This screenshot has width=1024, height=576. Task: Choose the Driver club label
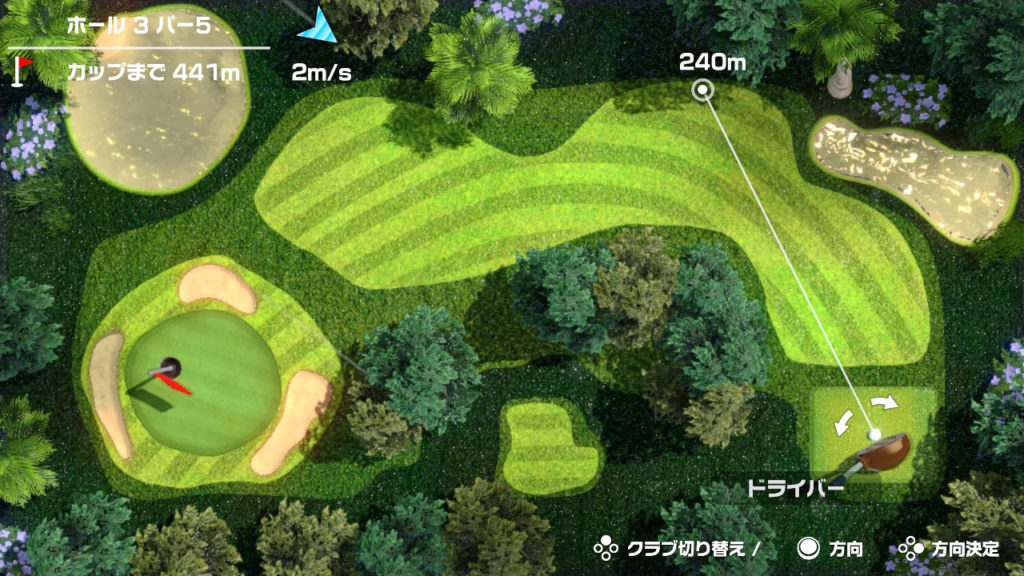pos(795,490)
